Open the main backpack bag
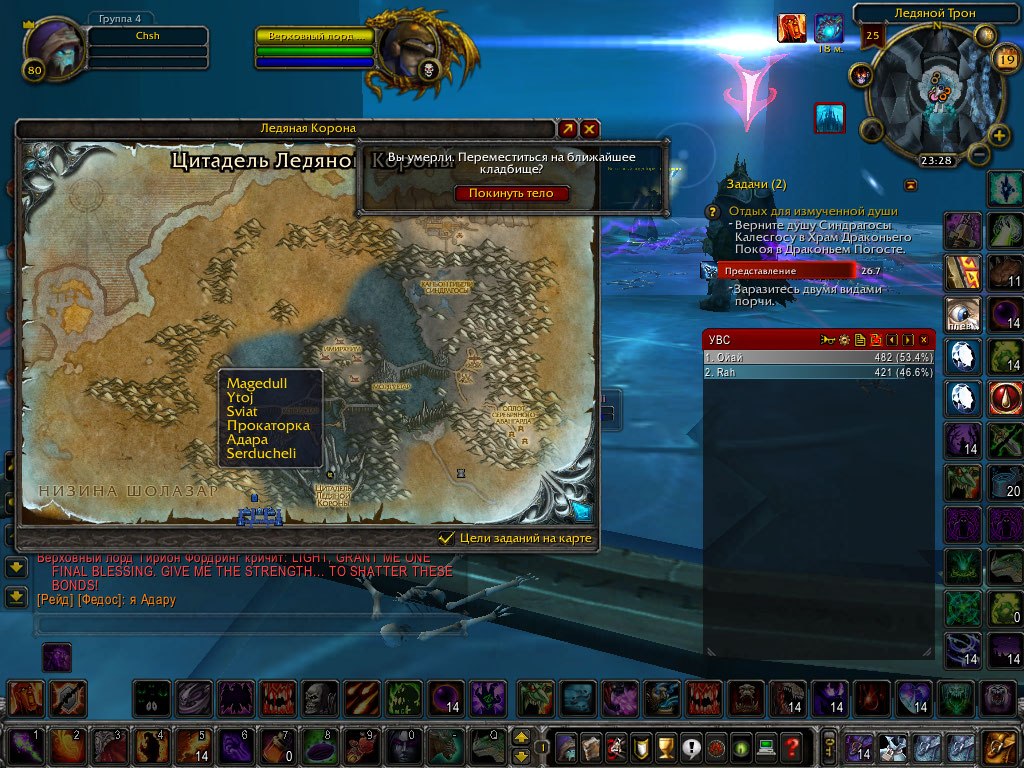 click(x=1000, y=747)
